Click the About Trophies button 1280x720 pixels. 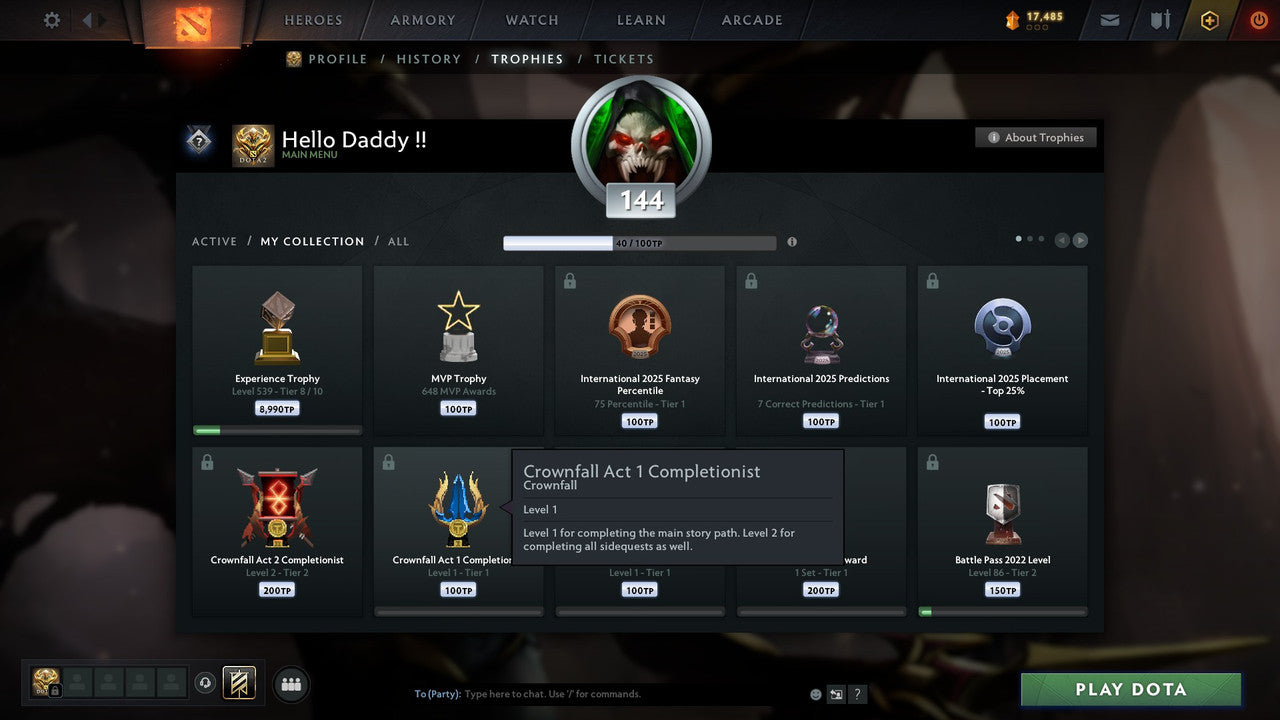[x=1036, y=137]
